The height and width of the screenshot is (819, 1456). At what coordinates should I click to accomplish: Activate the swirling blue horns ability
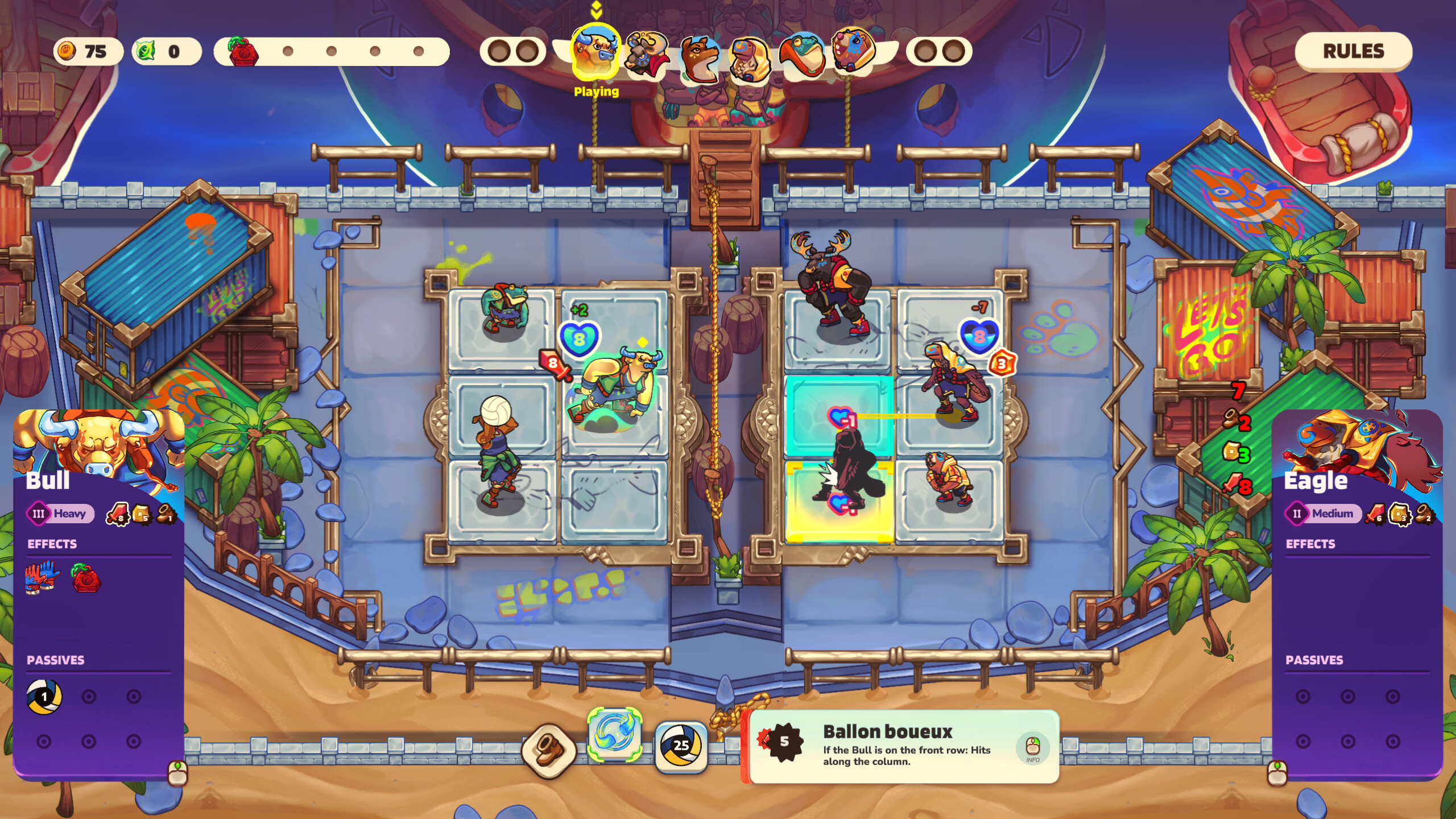(x=615, y=734)
